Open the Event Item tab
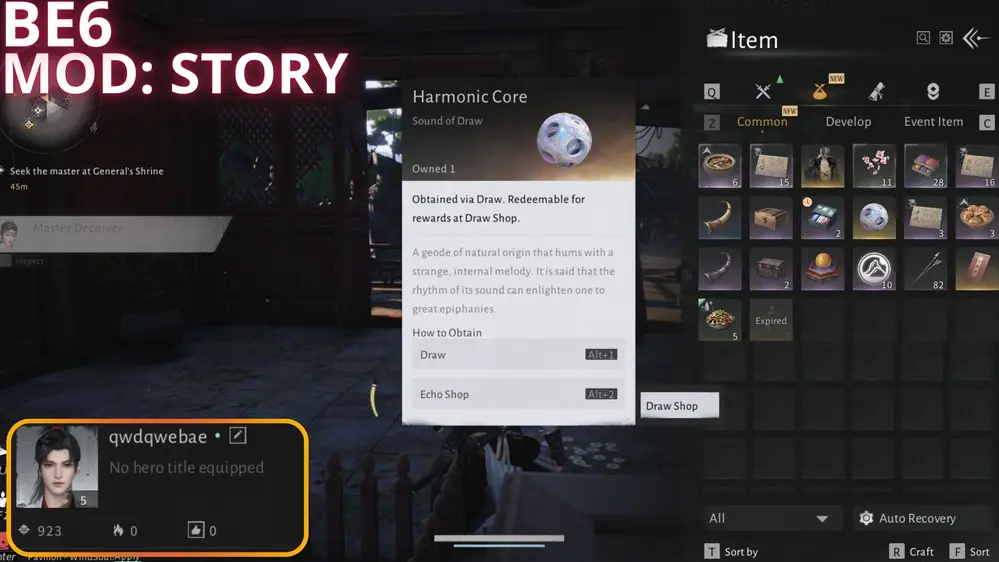The height and width of the screenshot is (562, 999). pyautogui.click(x=933, y=122)
